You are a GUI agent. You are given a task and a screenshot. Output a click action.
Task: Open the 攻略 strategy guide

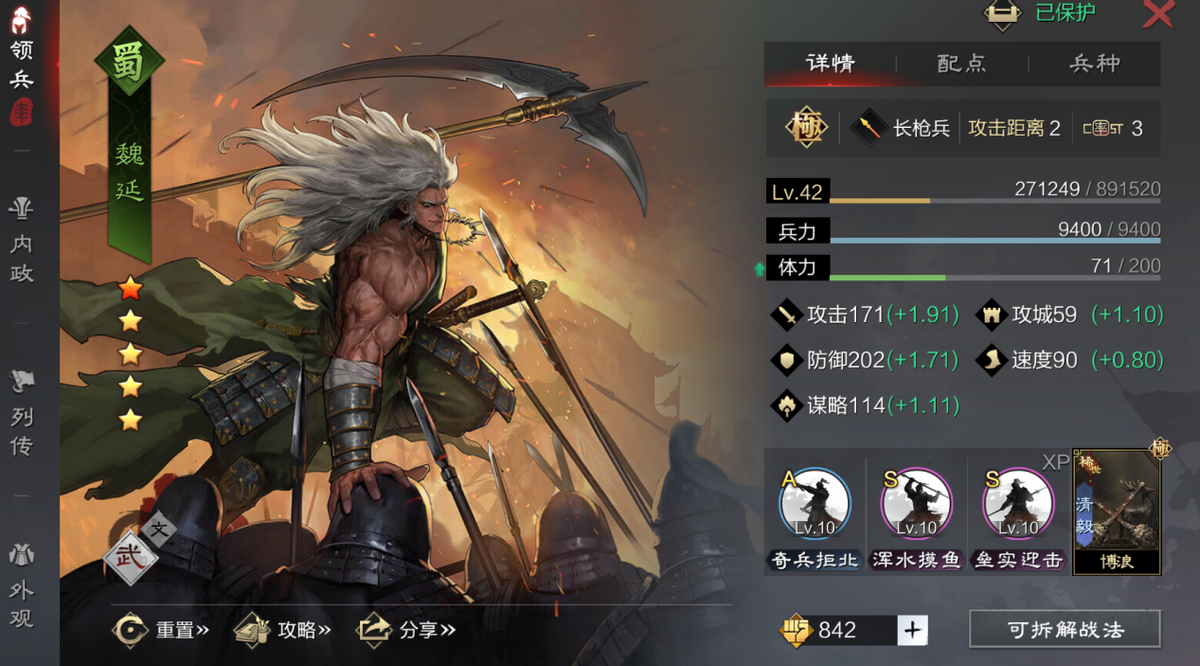[x=283, y=630]
